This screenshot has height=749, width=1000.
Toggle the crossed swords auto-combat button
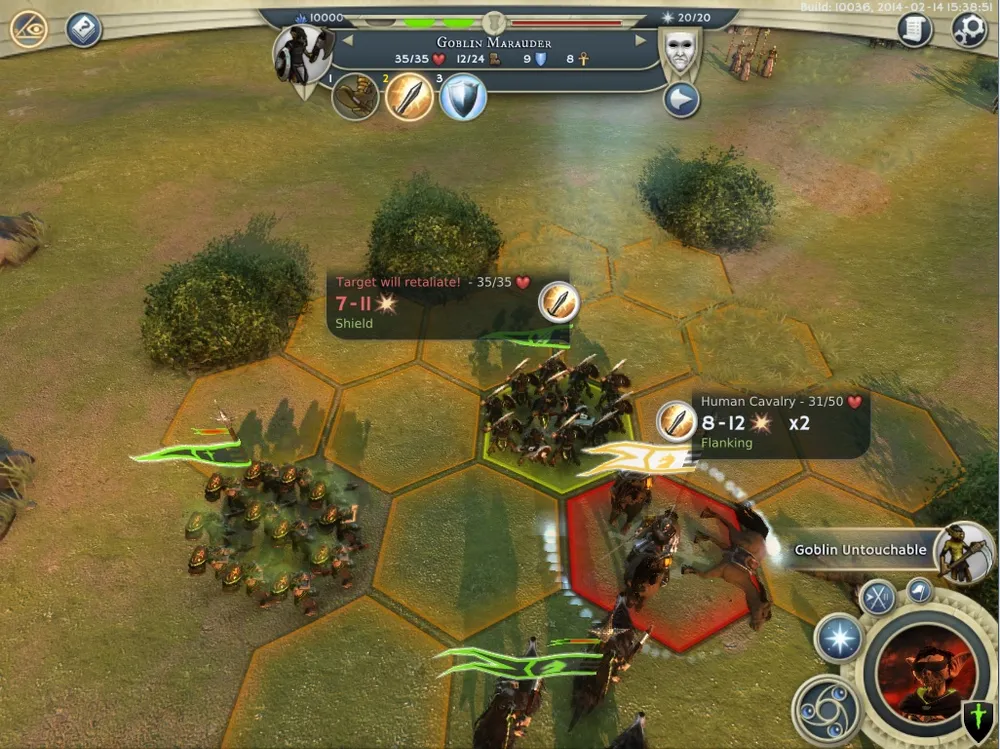click(x=877, y=597)
